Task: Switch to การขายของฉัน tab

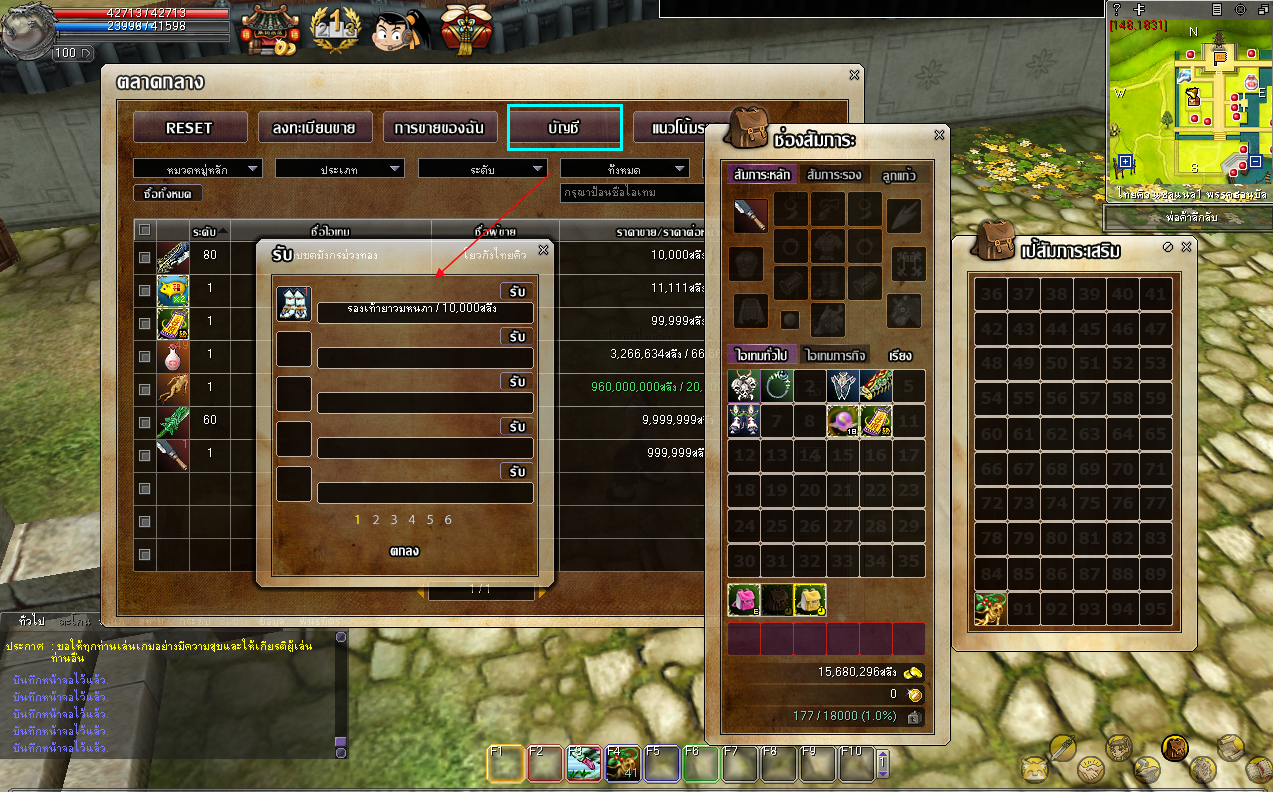Action: (x=439, y=128)
